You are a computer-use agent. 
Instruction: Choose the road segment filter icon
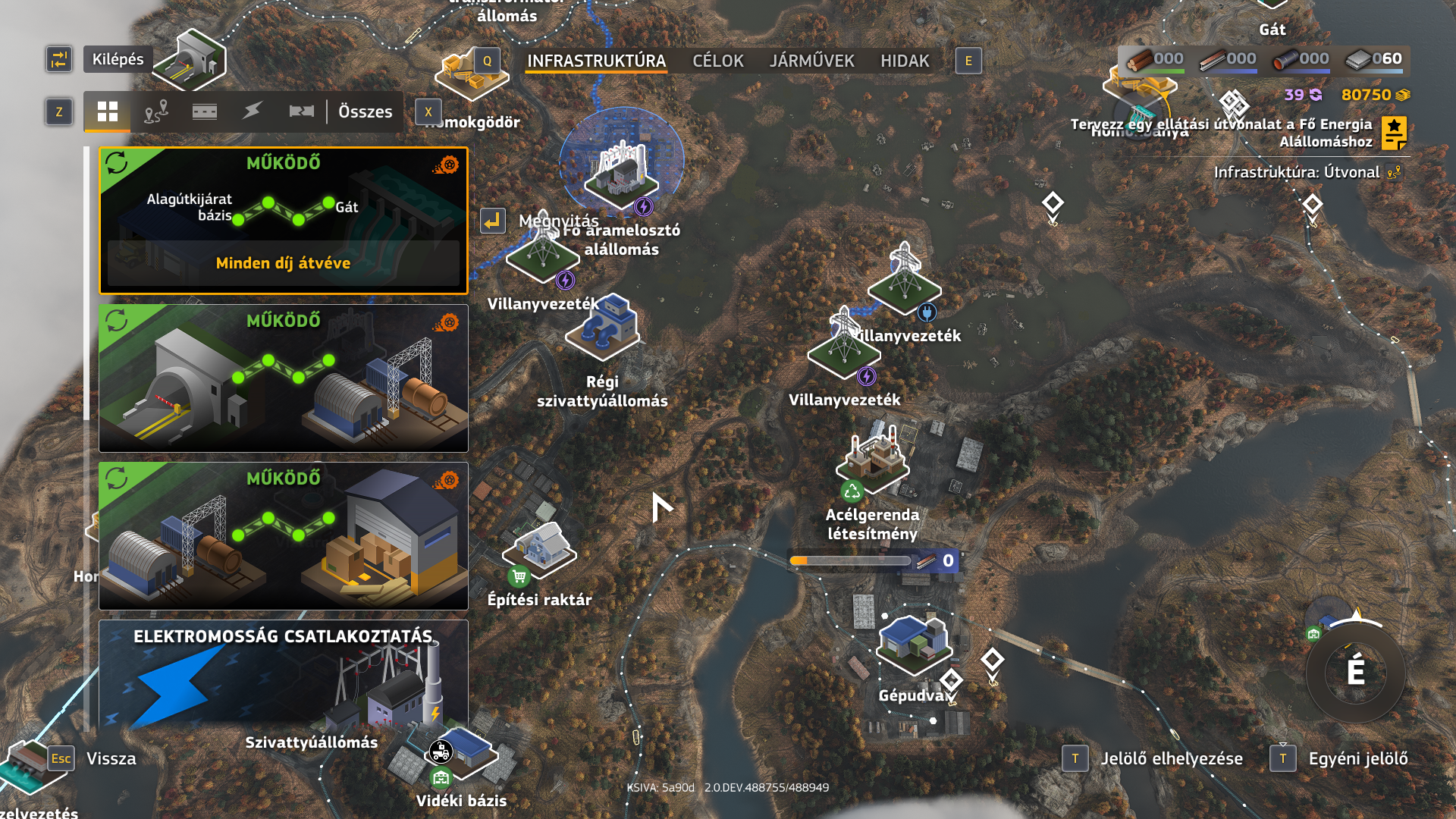205,111
